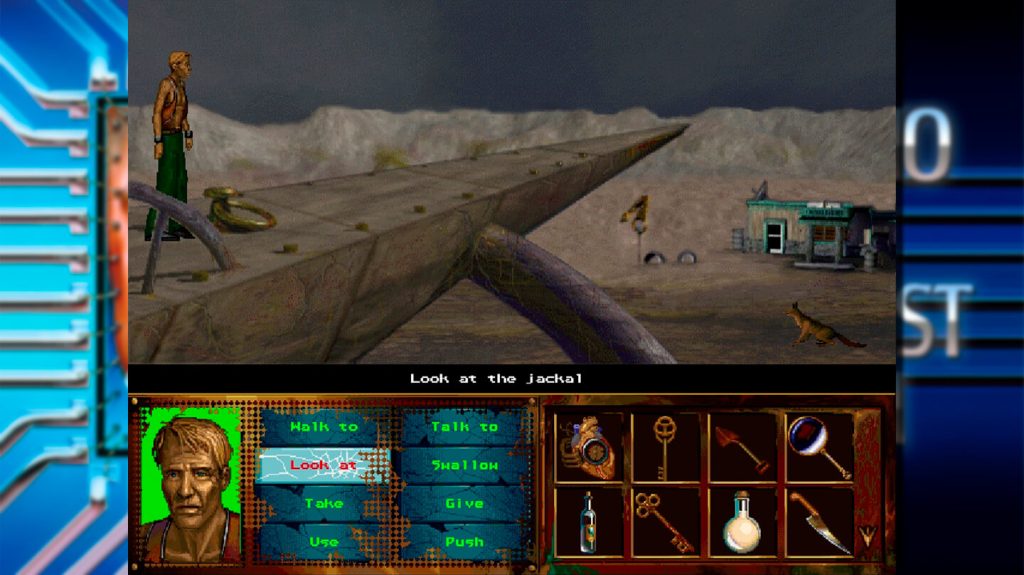Select the glass bottle item

589,521
